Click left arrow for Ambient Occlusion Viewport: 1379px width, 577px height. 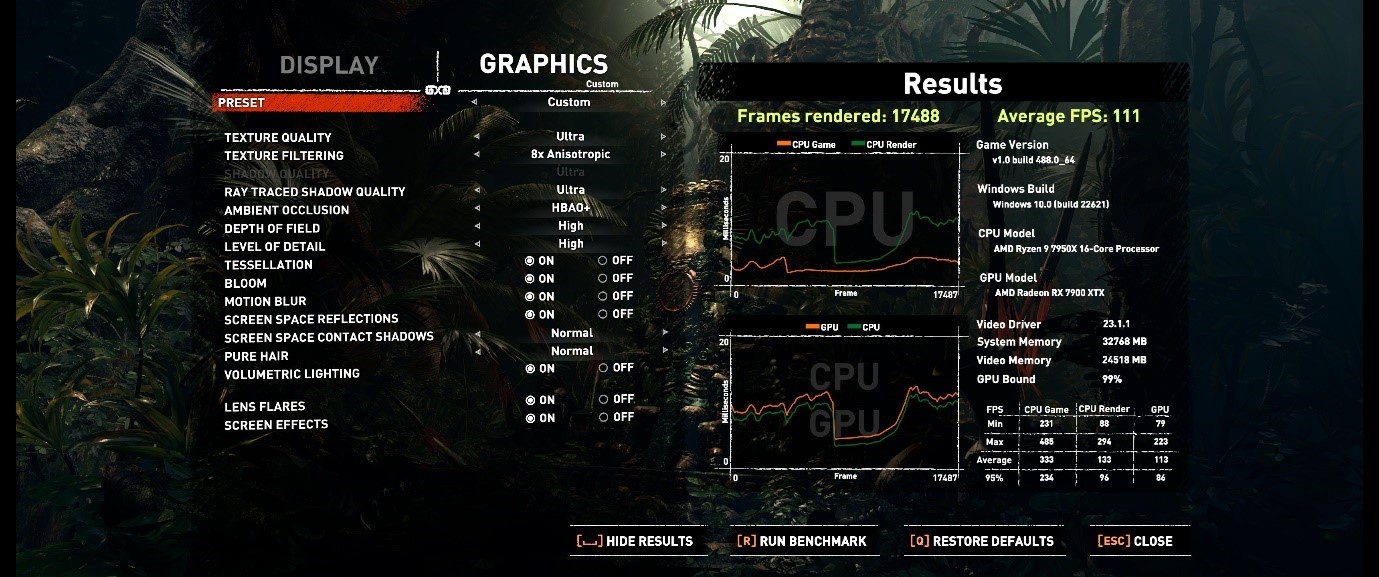point(476,209)
